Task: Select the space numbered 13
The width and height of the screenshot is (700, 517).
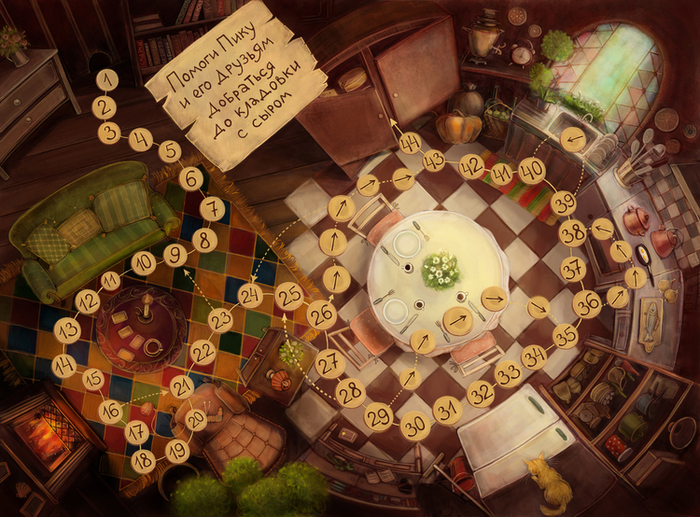Action: 67,329
